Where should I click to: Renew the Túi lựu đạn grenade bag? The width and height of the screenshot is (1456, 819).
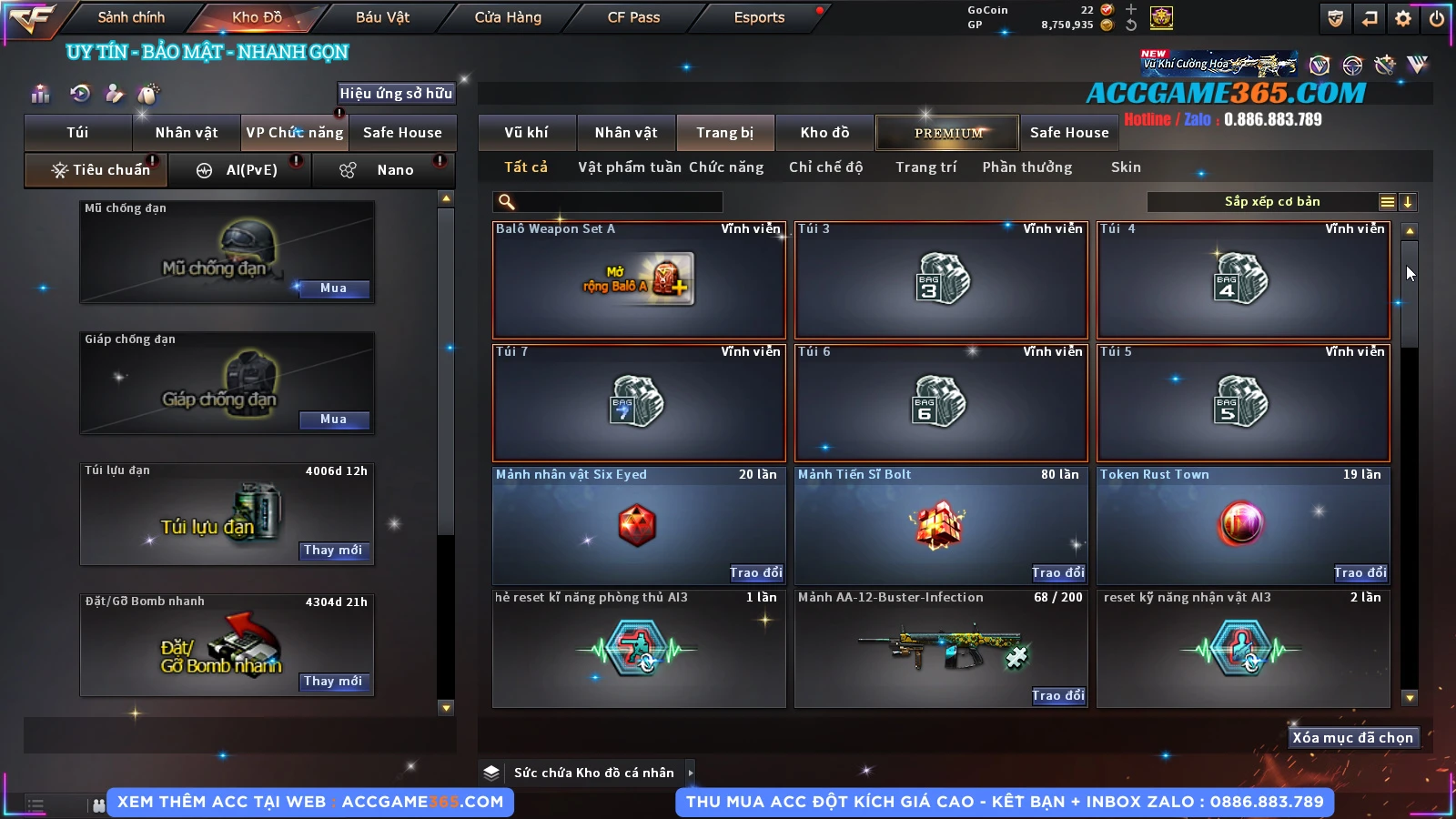(333, 551)
